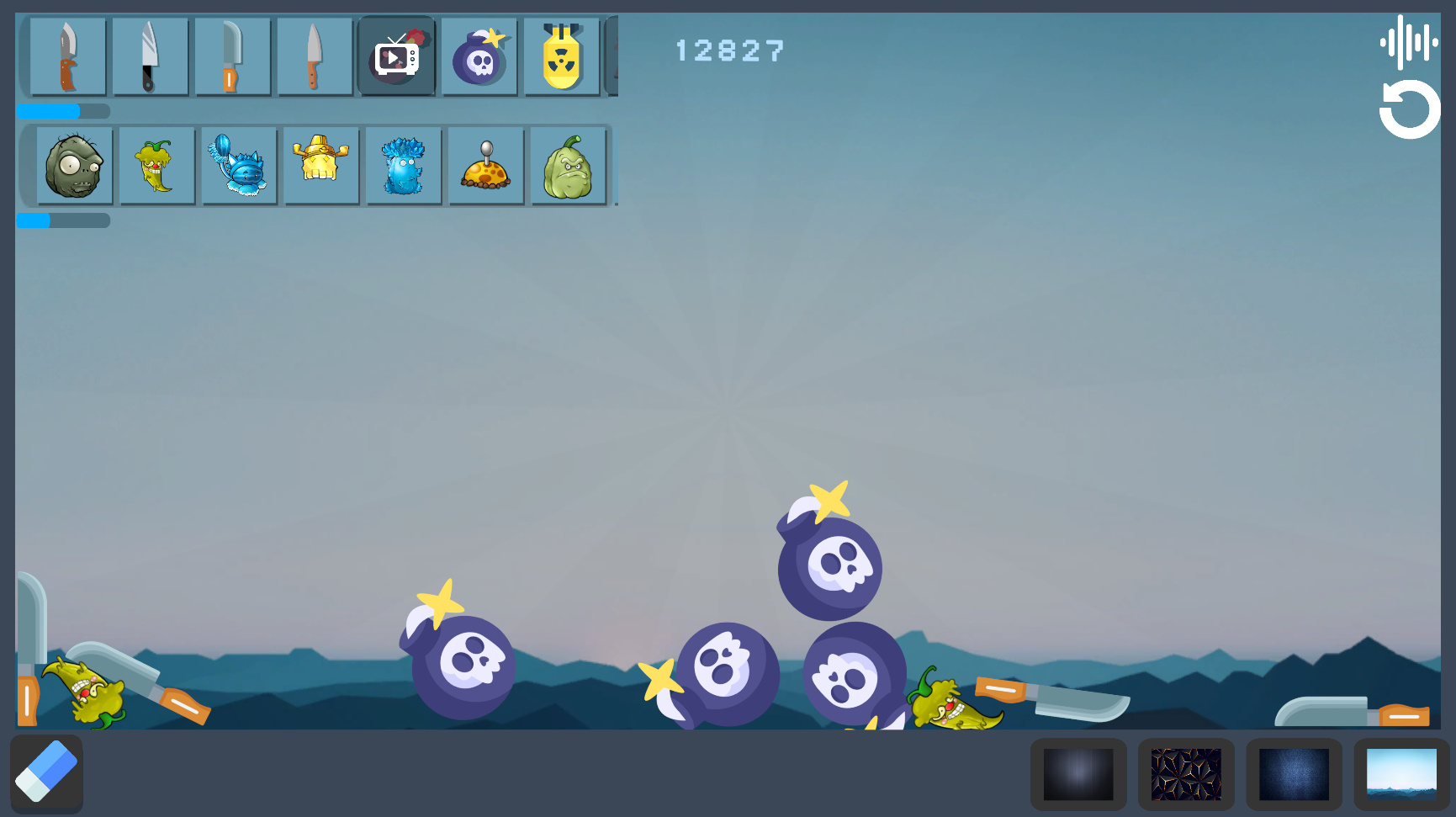
Task: Select the green chili pepper character
Action: (156, 165)
